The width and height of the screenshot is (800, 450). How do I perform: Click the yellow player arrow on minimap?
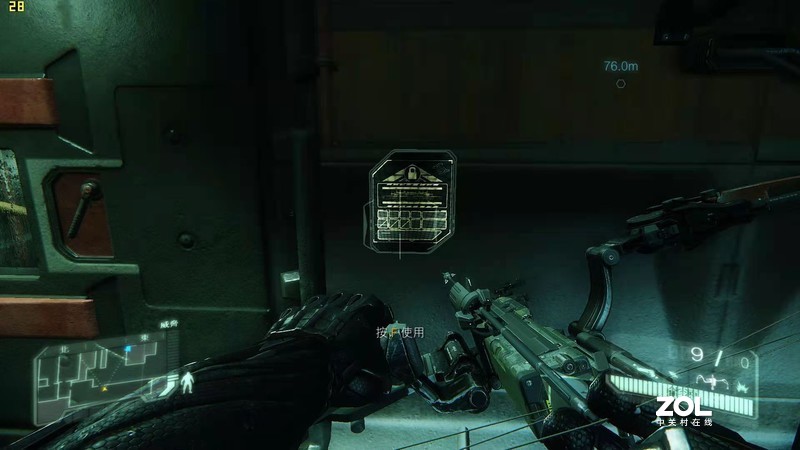[103, 386]
